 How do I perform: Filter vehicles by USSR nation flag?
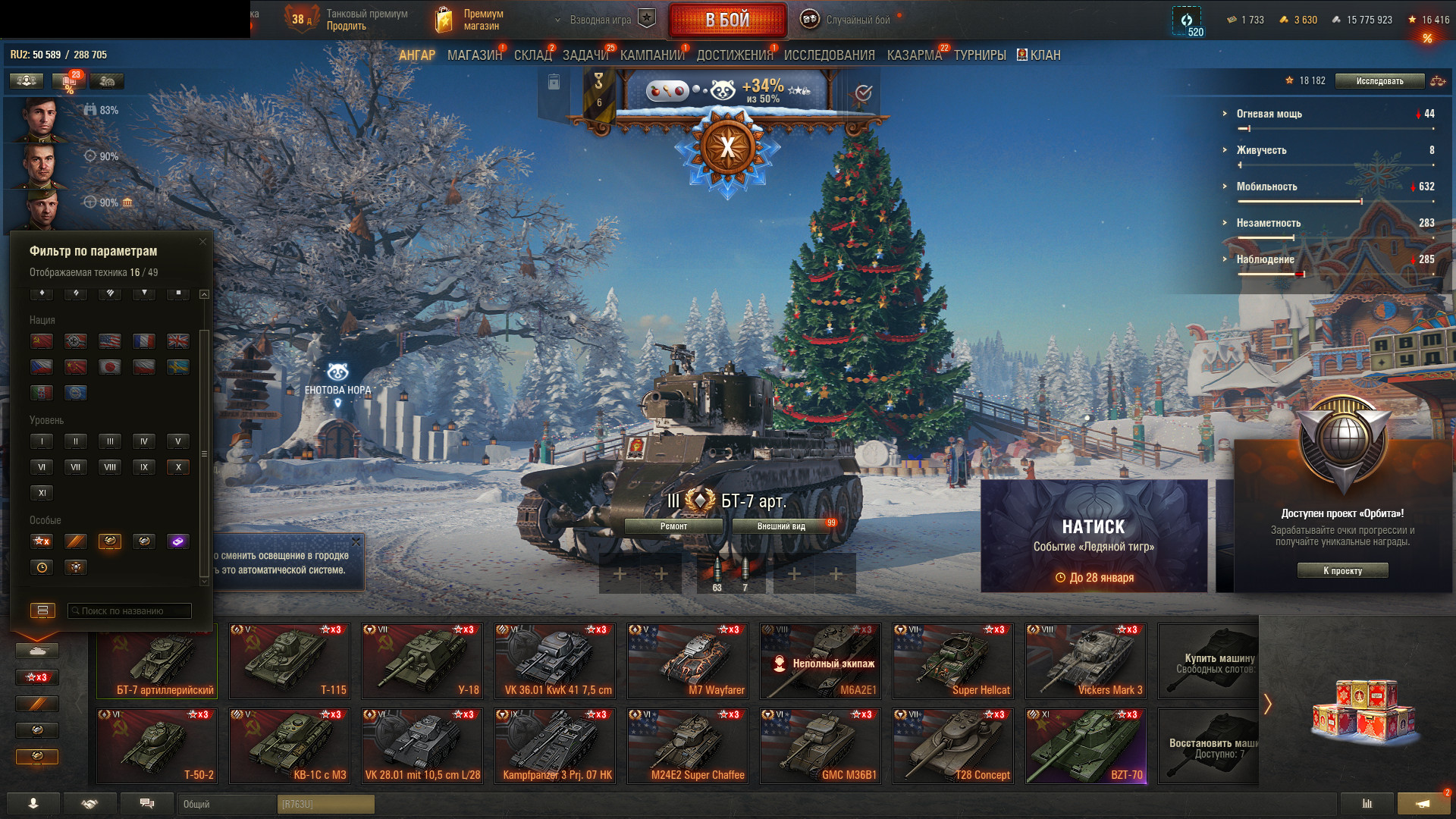point(42,341)
